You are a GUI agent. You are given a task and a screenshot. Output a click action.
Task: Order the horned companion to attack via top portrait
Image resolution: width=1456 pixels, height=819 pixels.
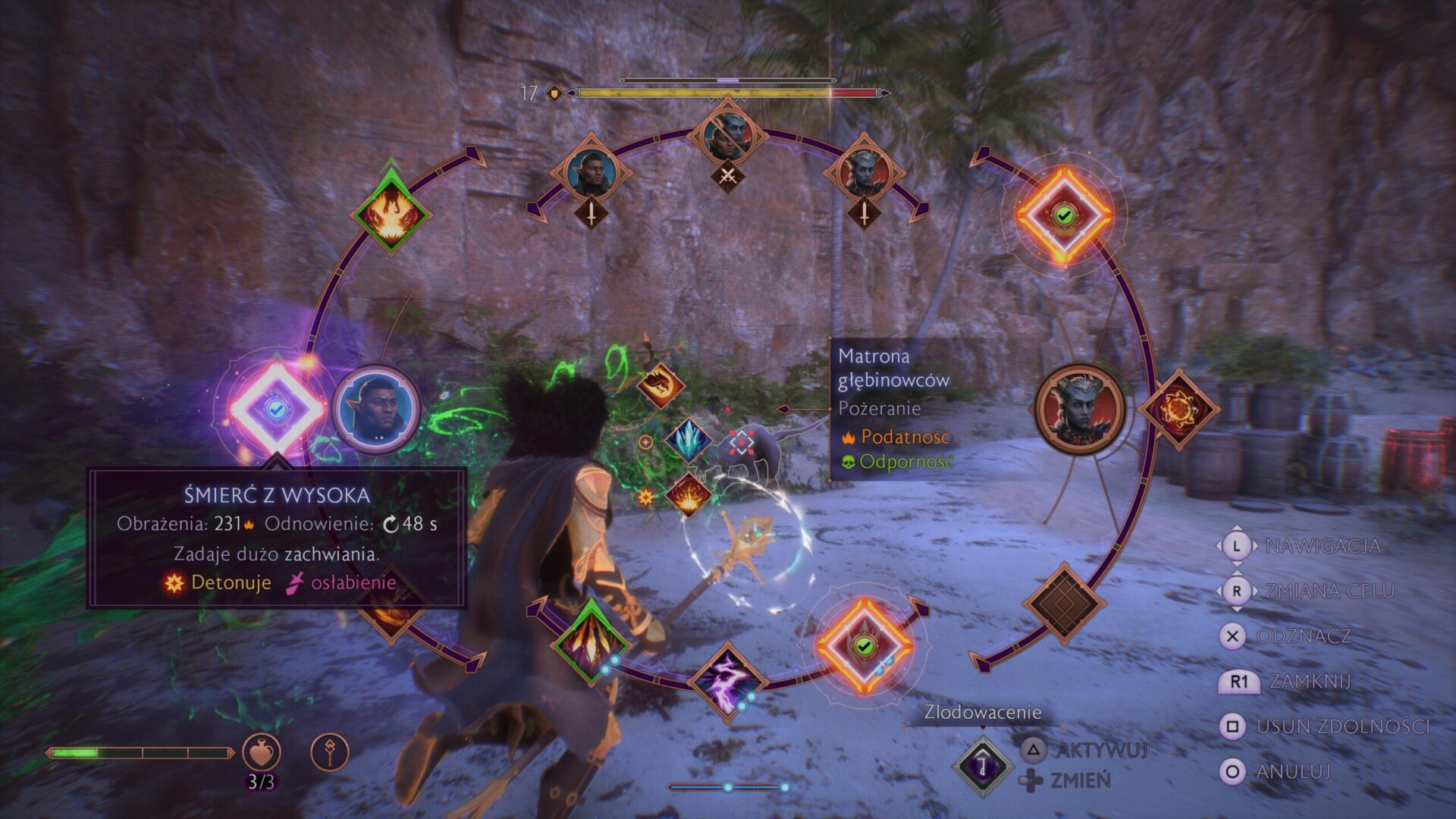pos(864,174)
